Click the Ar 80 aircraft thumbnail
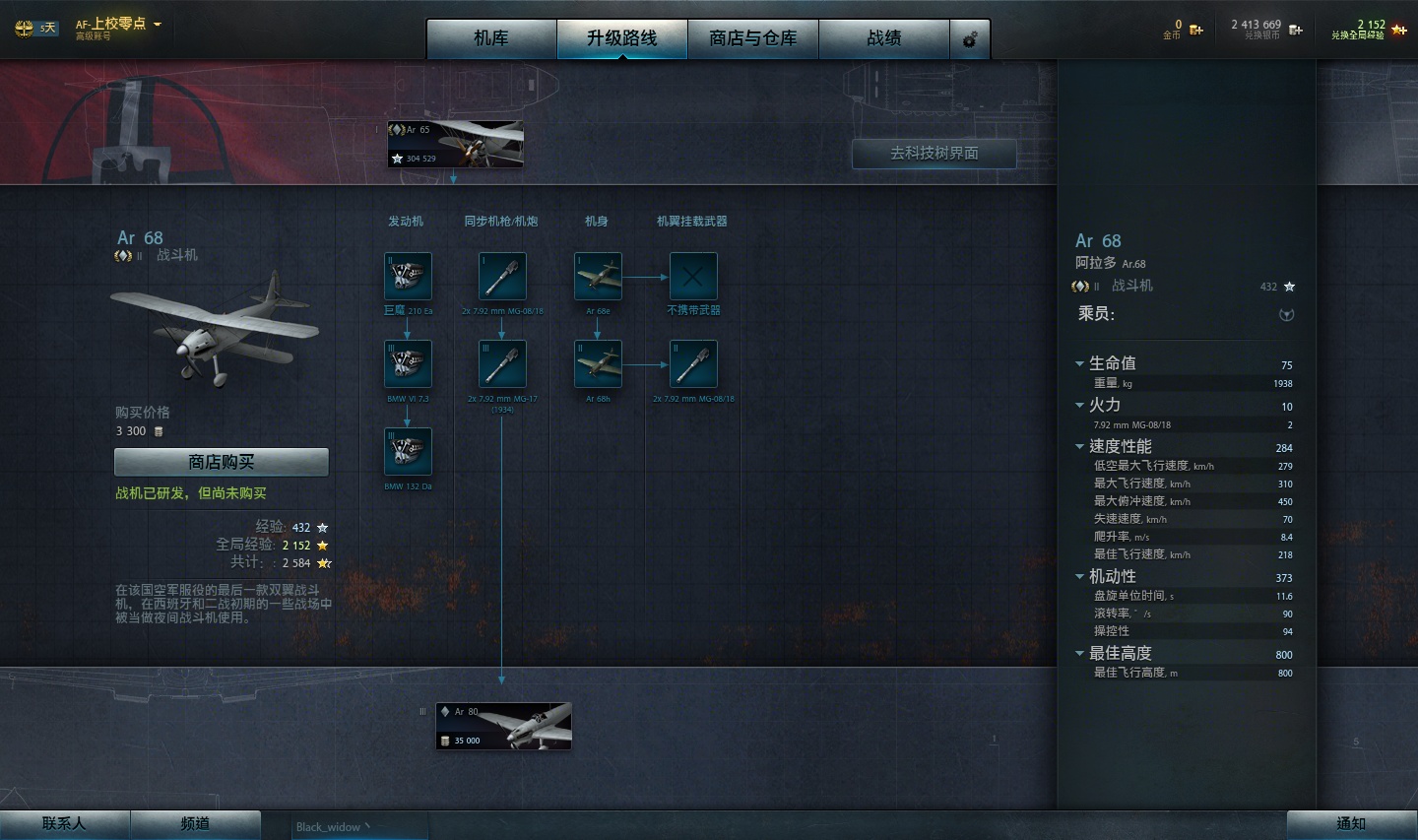The width and height of the screenshot is (1418, 840). point(502,726)
